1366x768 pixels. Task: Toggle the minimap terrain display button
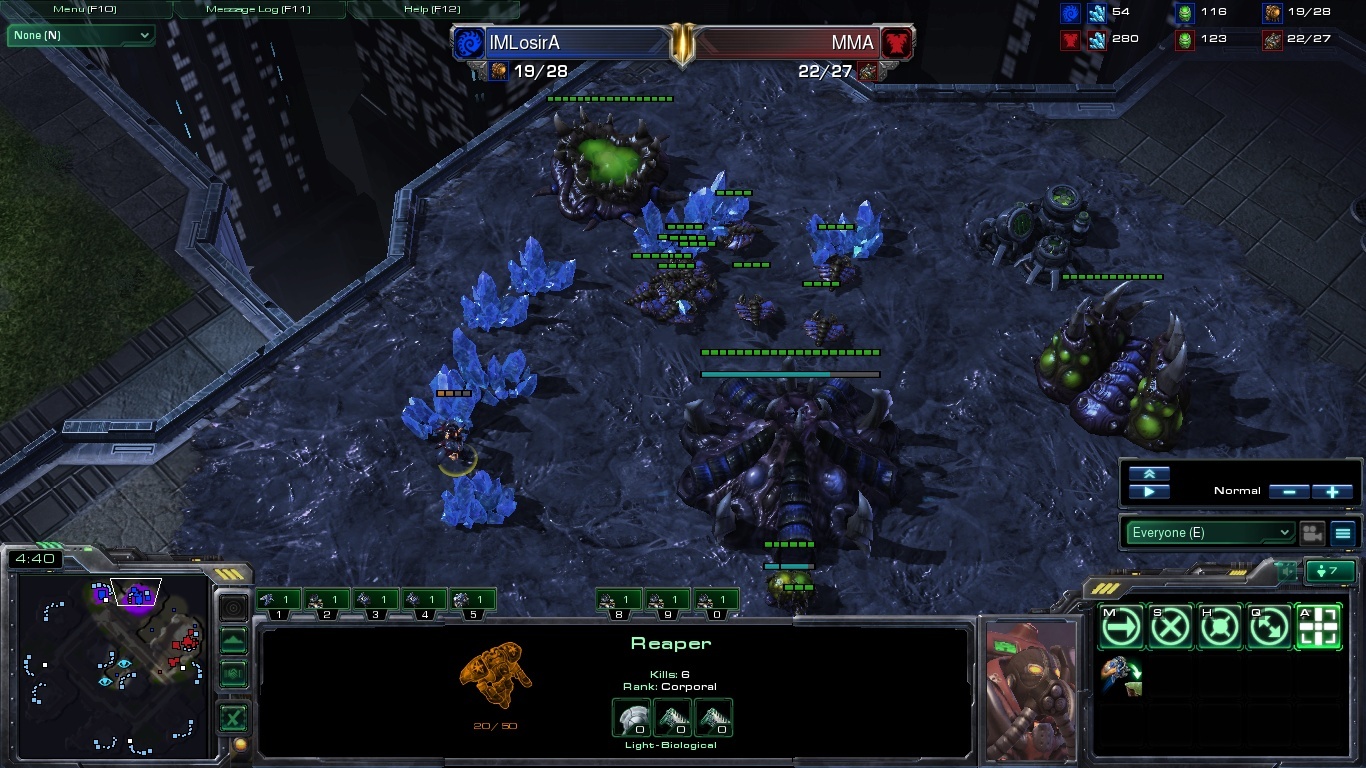[233, 640]
